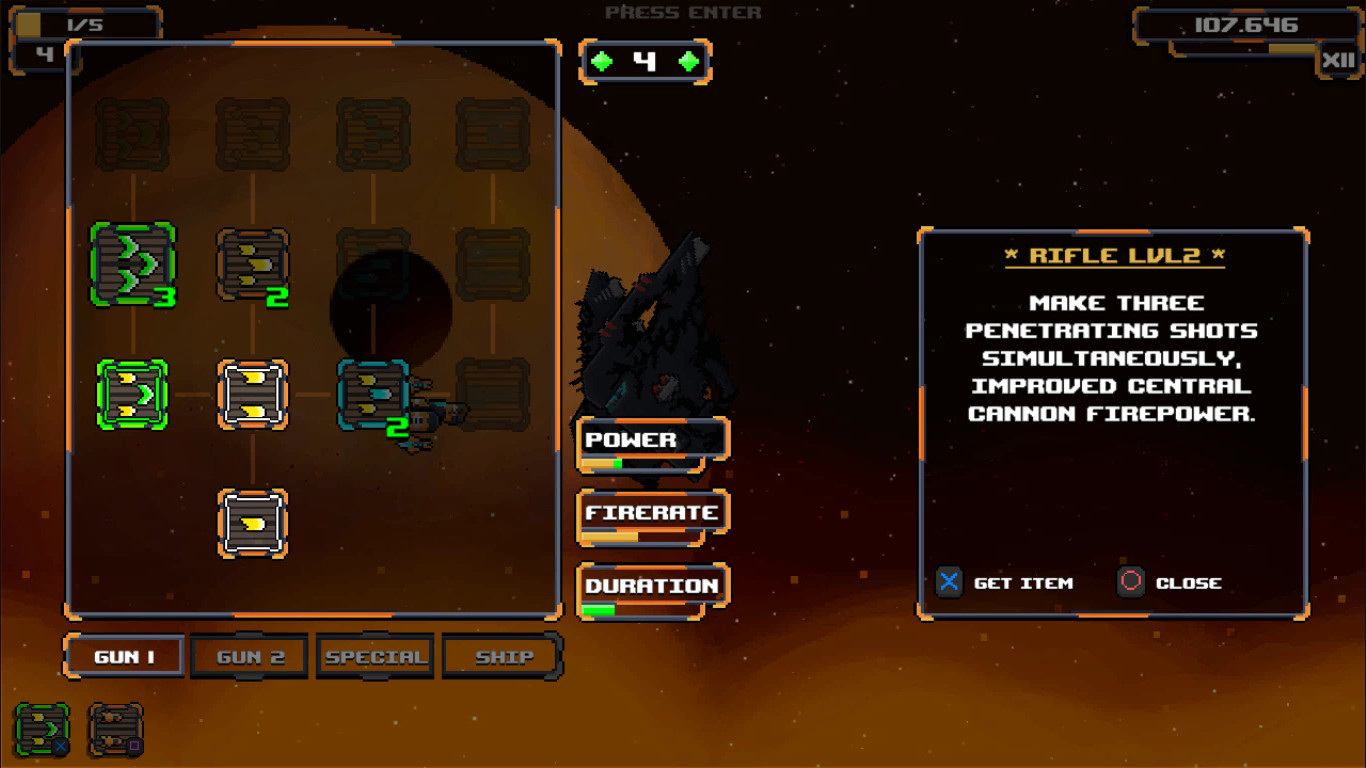Select the highlighted Rifle LVL2 upgrade node

371,393
